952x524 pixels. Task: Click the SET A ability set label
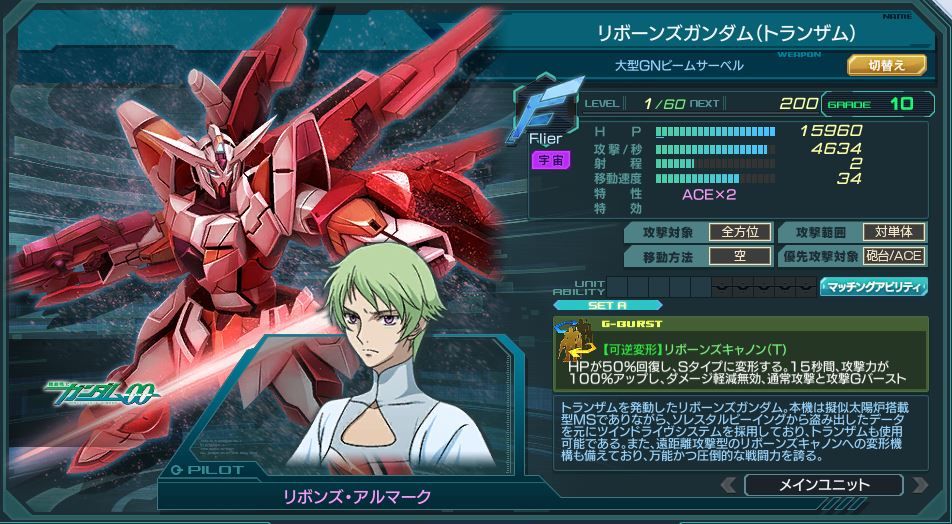pos(608,305)
